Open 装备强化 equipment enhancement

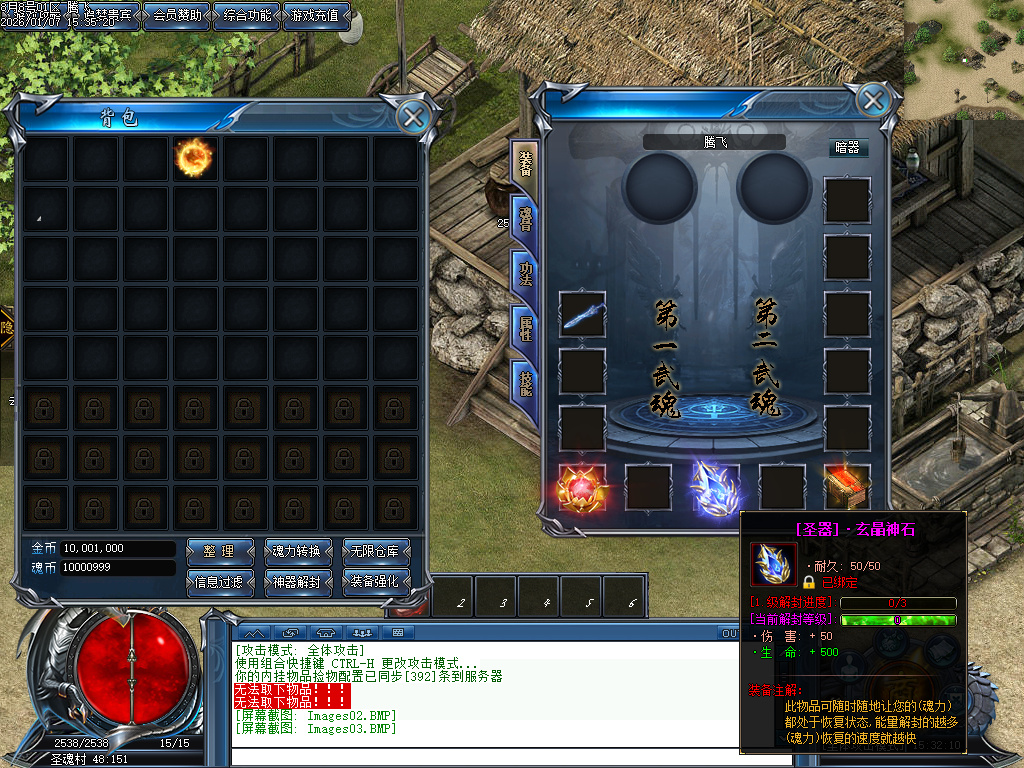376,581
